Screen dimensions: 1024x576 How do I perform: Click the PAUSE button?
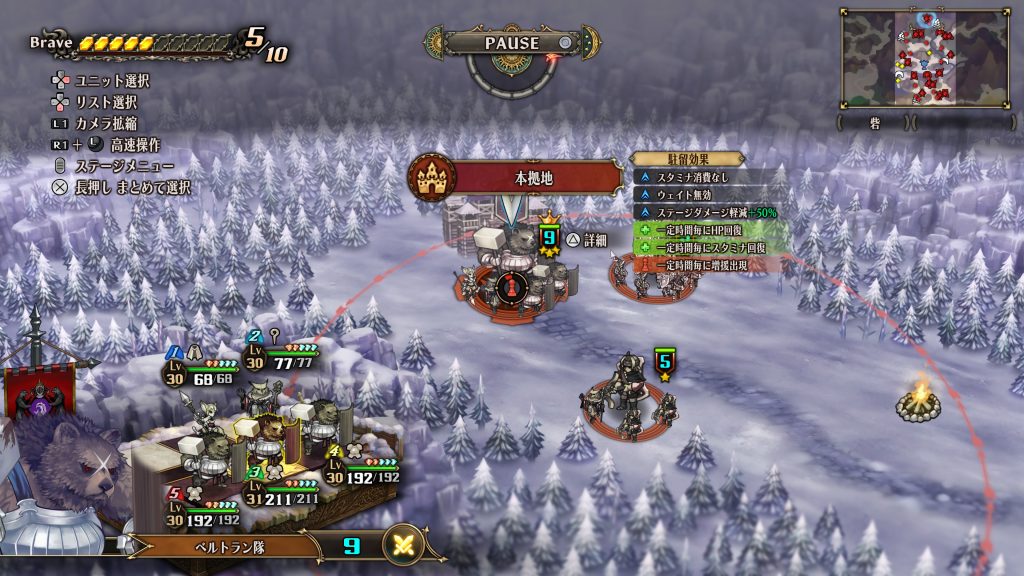(512, 43)
